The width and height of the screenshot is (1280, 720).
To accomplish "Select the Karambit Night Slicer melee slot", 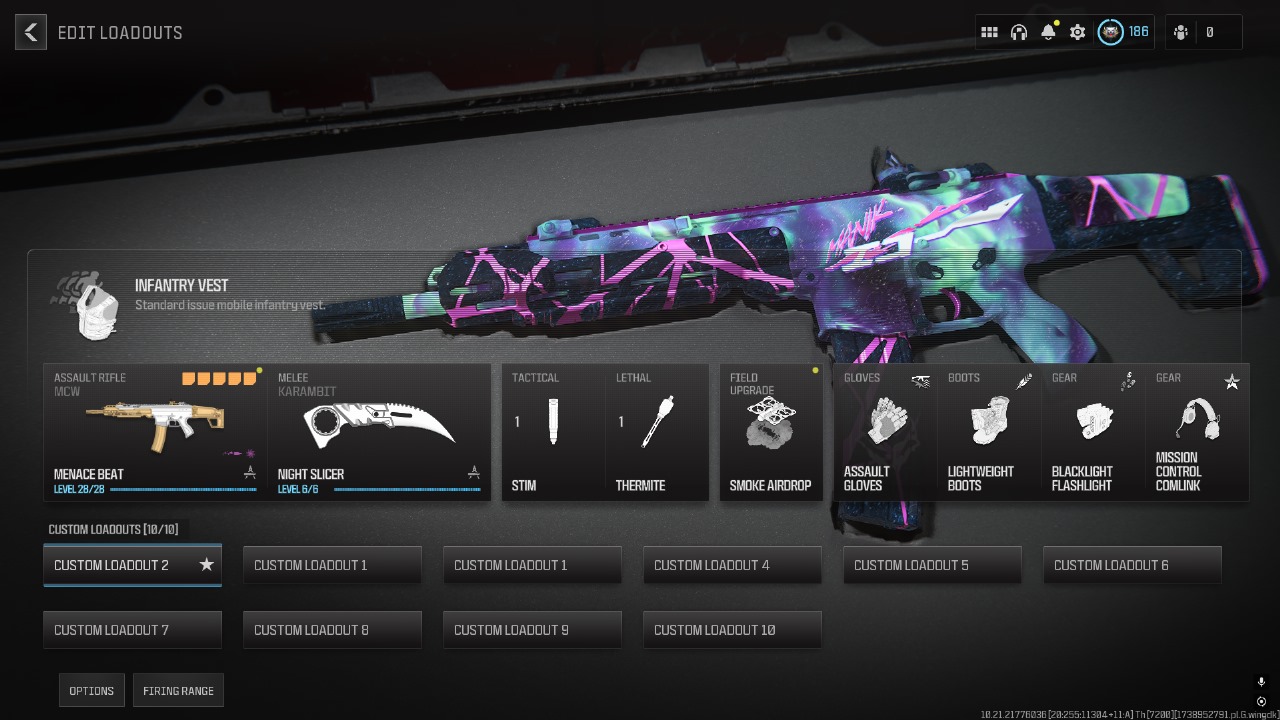I will (380, 432).
